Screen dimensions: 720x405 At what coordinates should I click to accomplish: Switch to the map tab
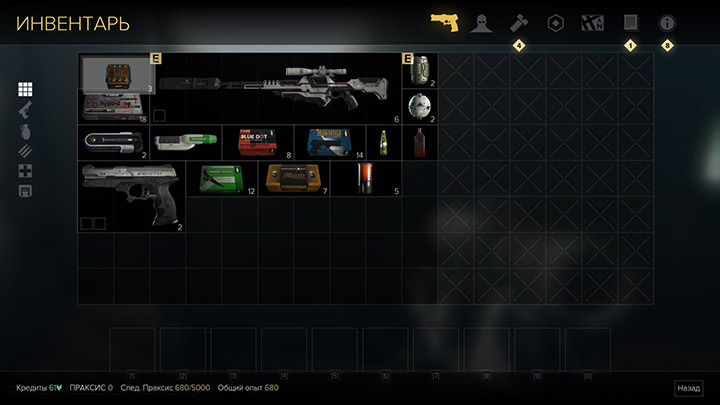pos(592,22)
